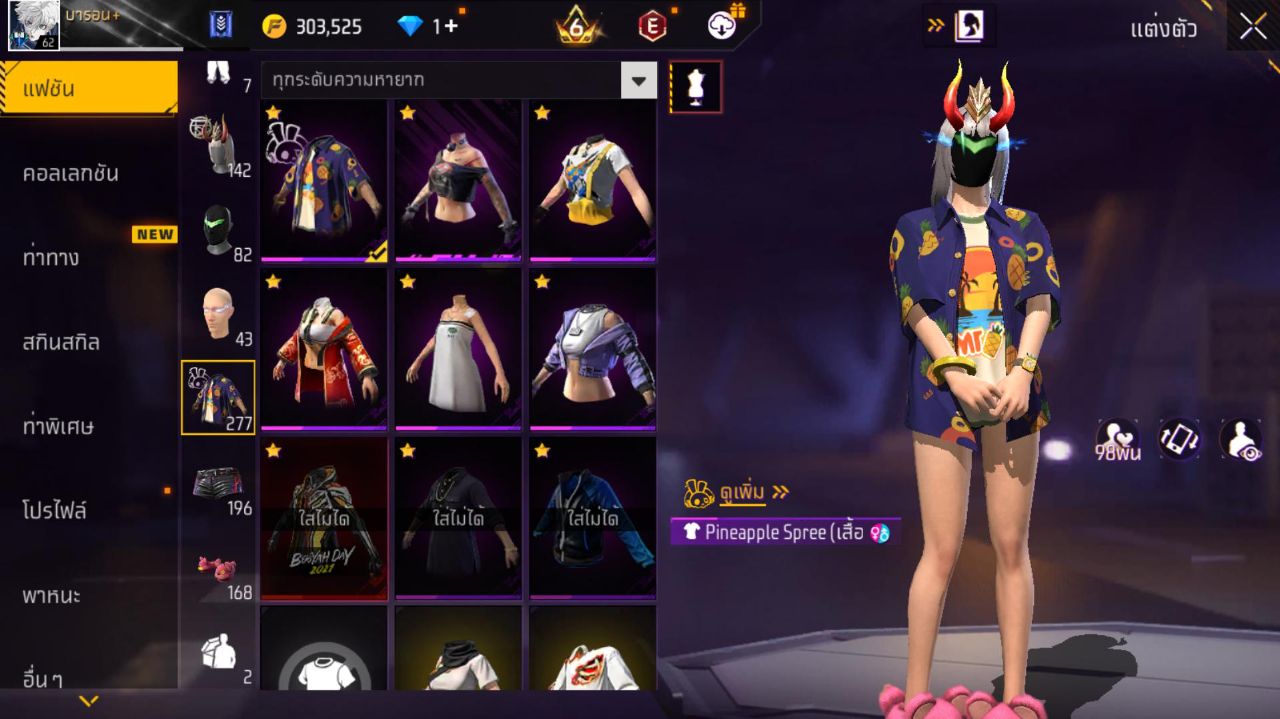The image size is (1280, 719).
Task: Open the คอลเลกชัน collection menu
Action: click(x=70, y=173)
